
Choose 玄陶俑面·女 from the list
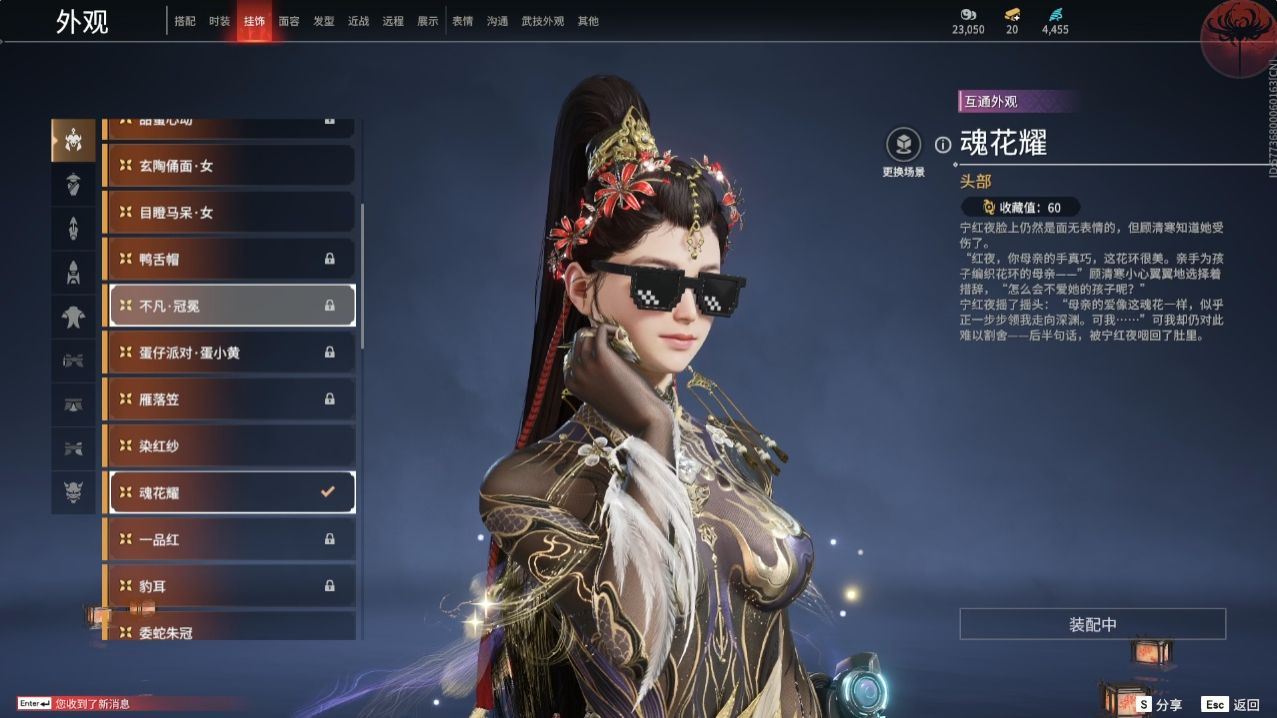[229, 166]
